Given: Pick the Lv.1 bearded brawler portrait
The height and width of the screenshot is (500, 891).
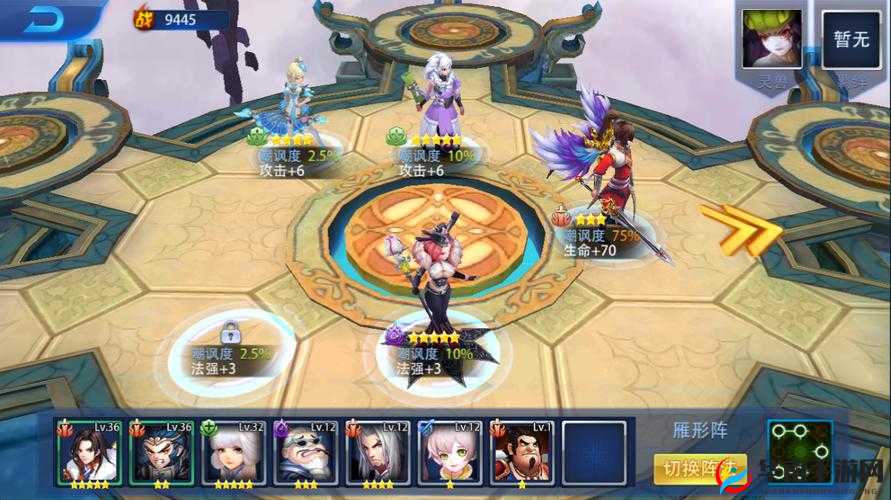Looking at the screenshot, I should (x=521, y=452).
